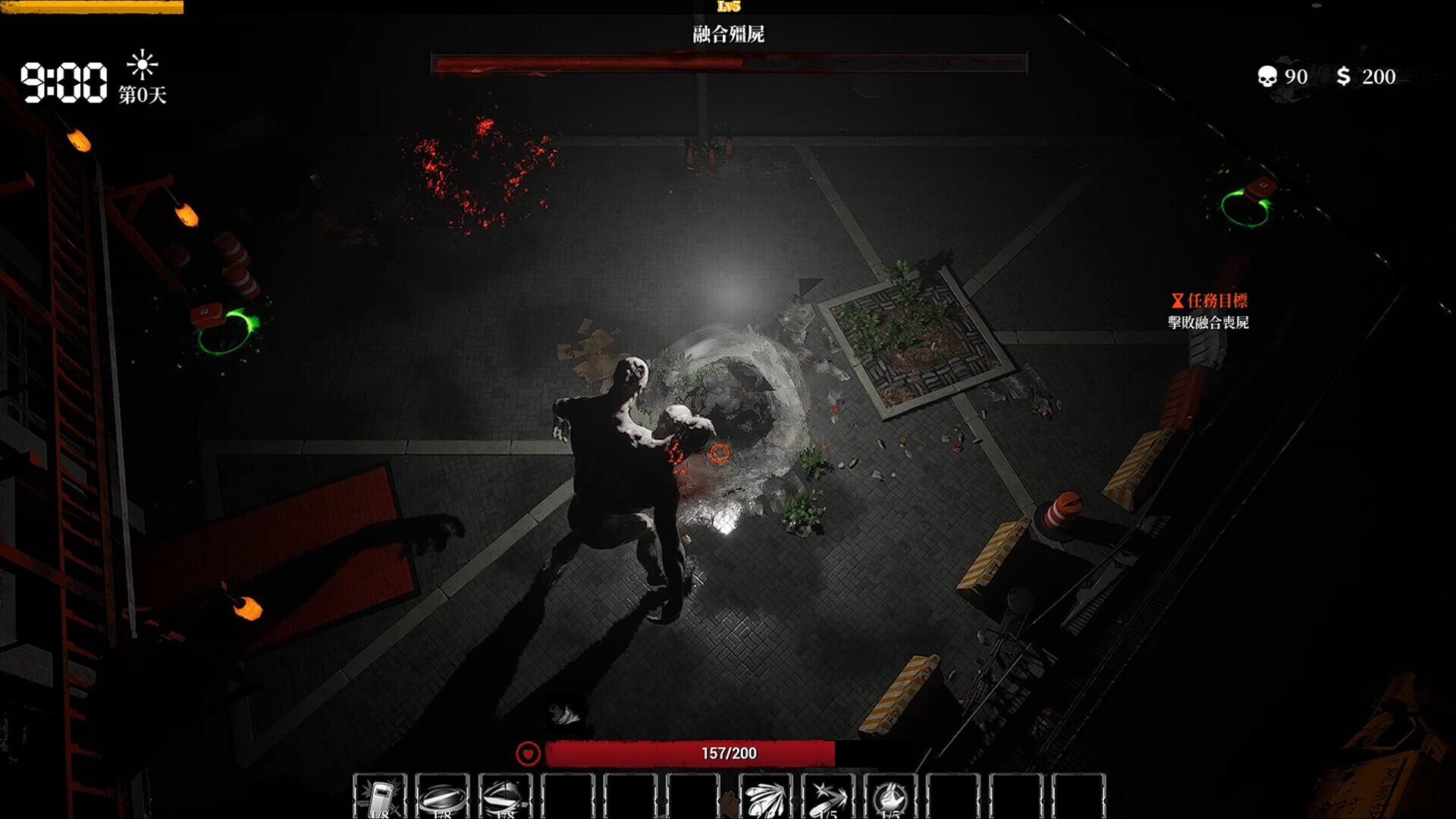Select the feather fan passive slot

click(765, 796)
